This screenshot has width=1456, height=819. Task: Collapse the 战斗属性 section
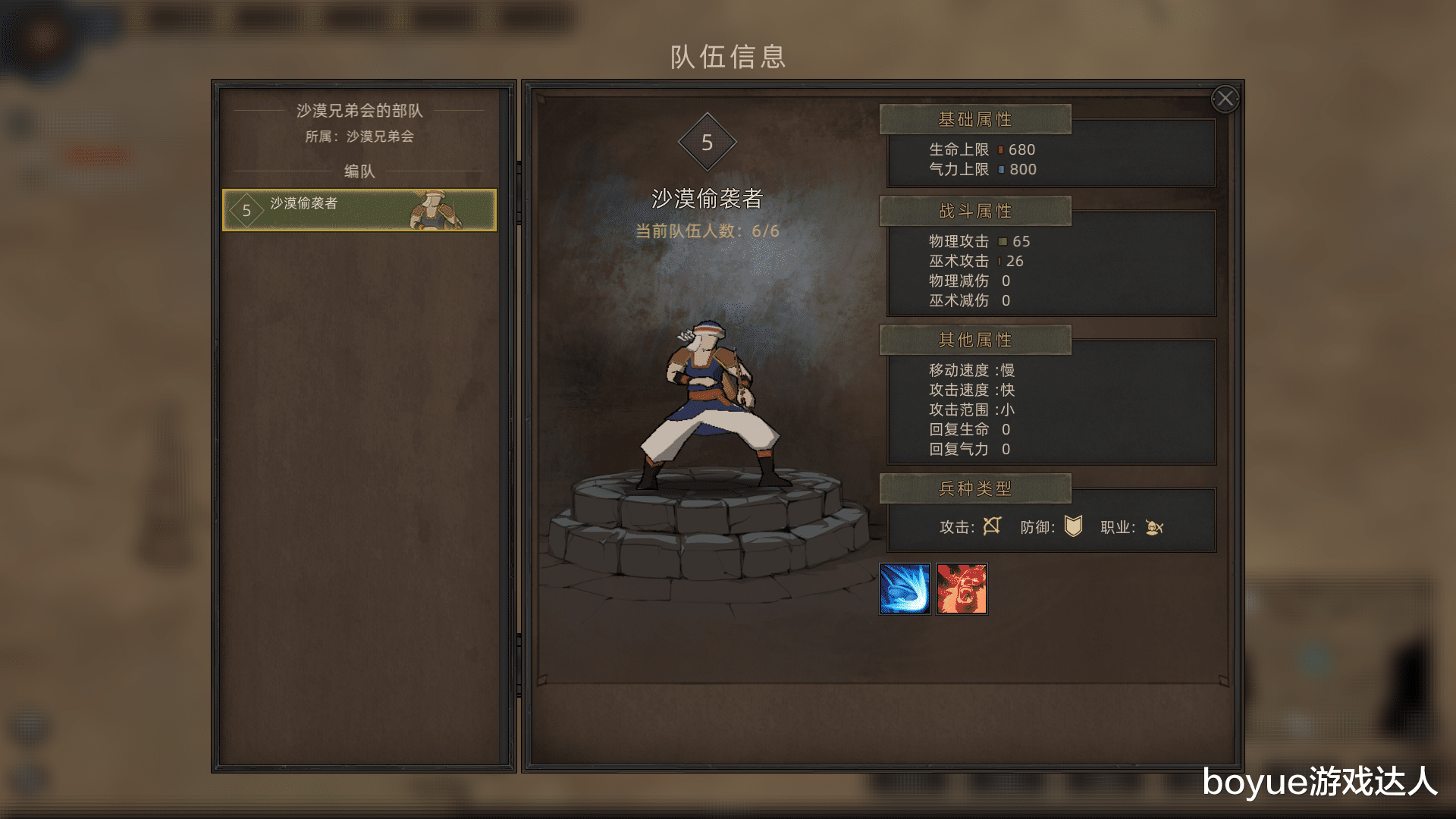point(974,211)
